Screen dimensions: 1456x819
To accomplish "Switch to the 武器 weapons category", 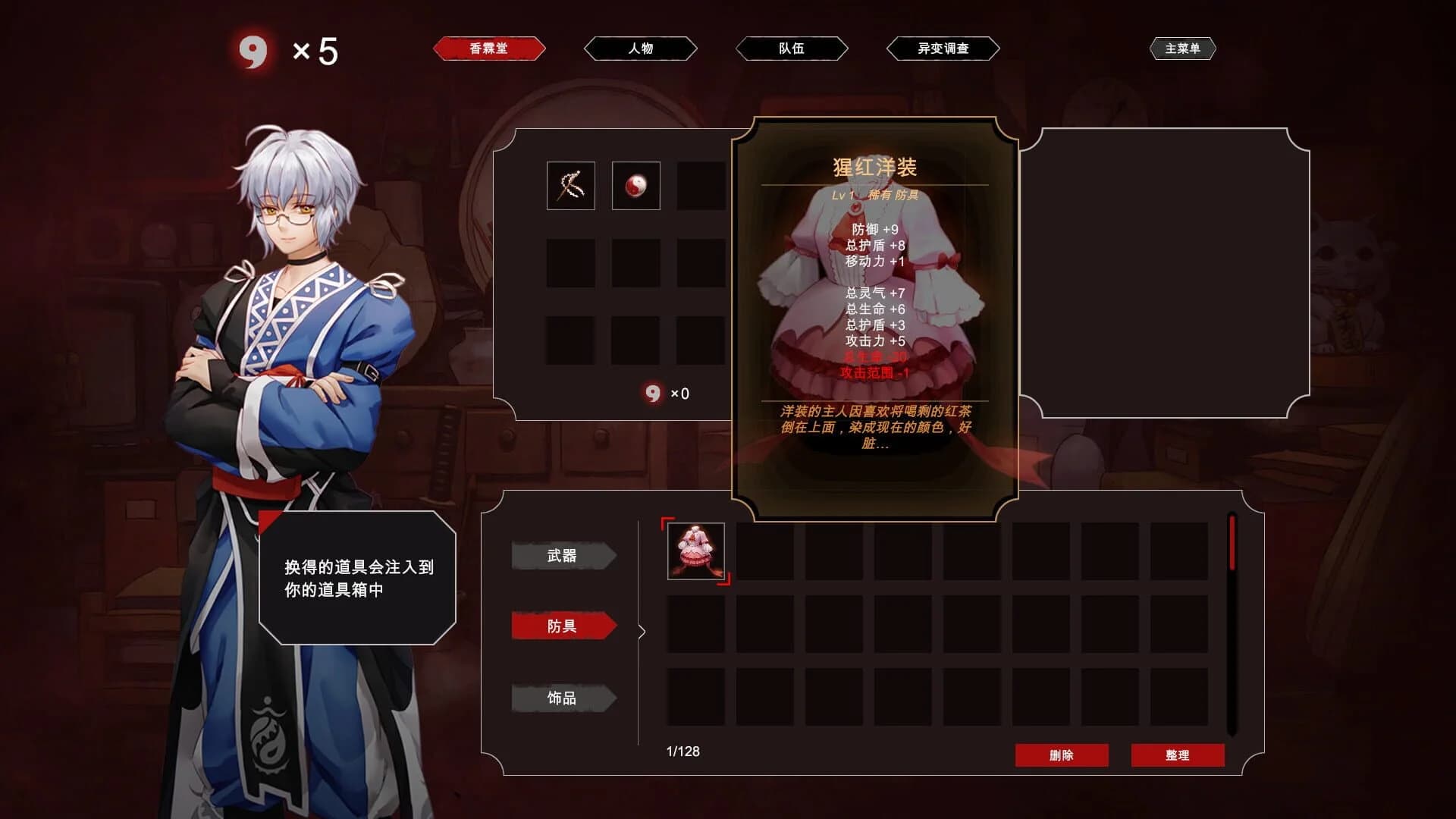I will click(564, 554).
